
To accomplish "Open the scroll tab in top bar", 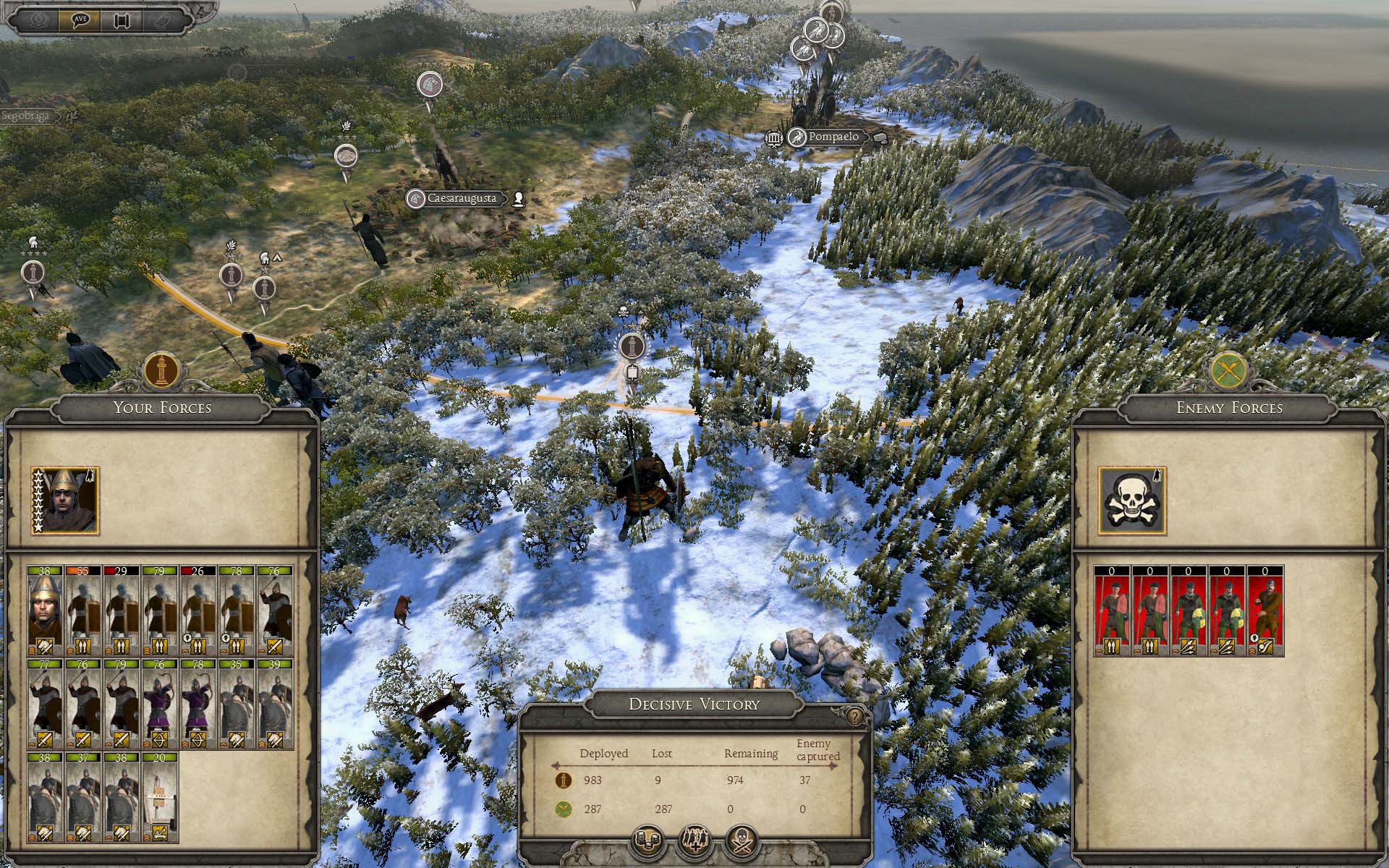I will coord(122,19).
